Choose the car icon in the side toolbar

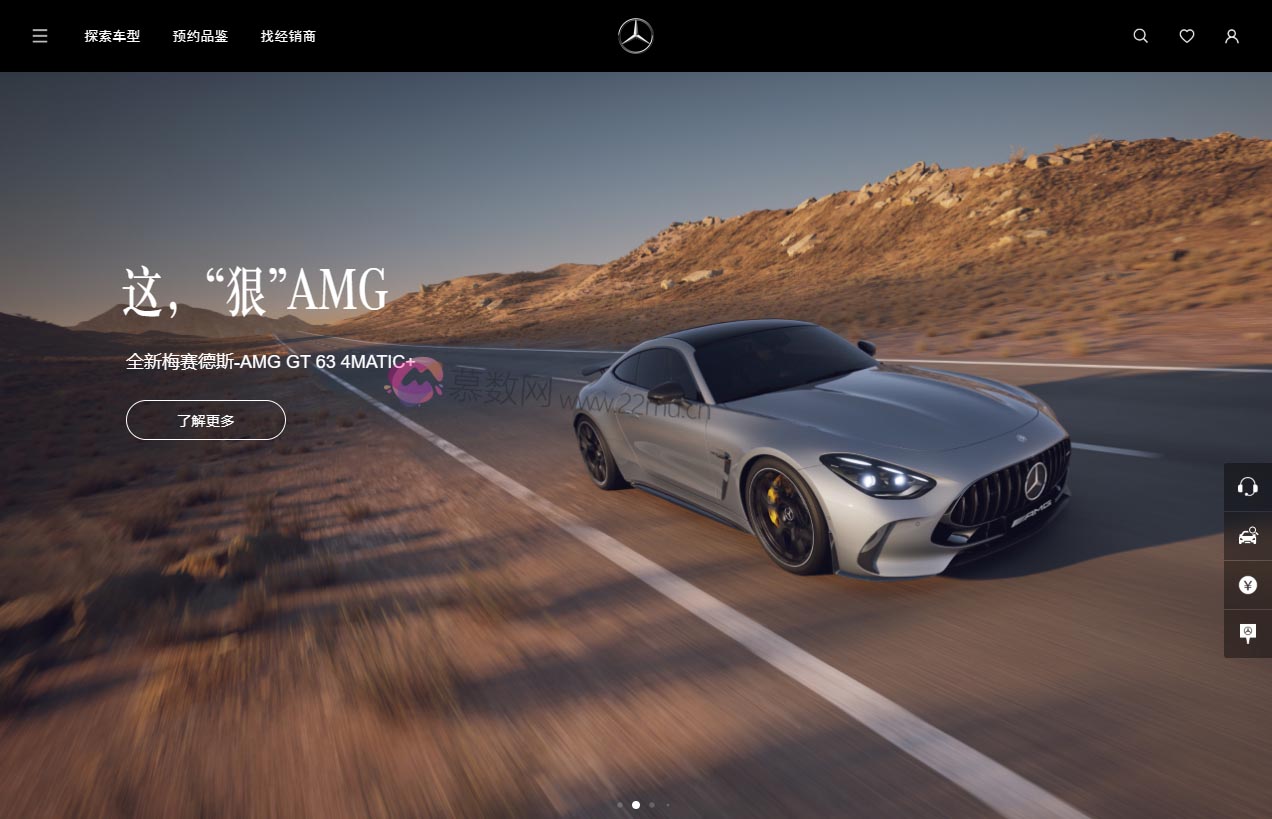pyautogui.click(x=1247, y=536)
